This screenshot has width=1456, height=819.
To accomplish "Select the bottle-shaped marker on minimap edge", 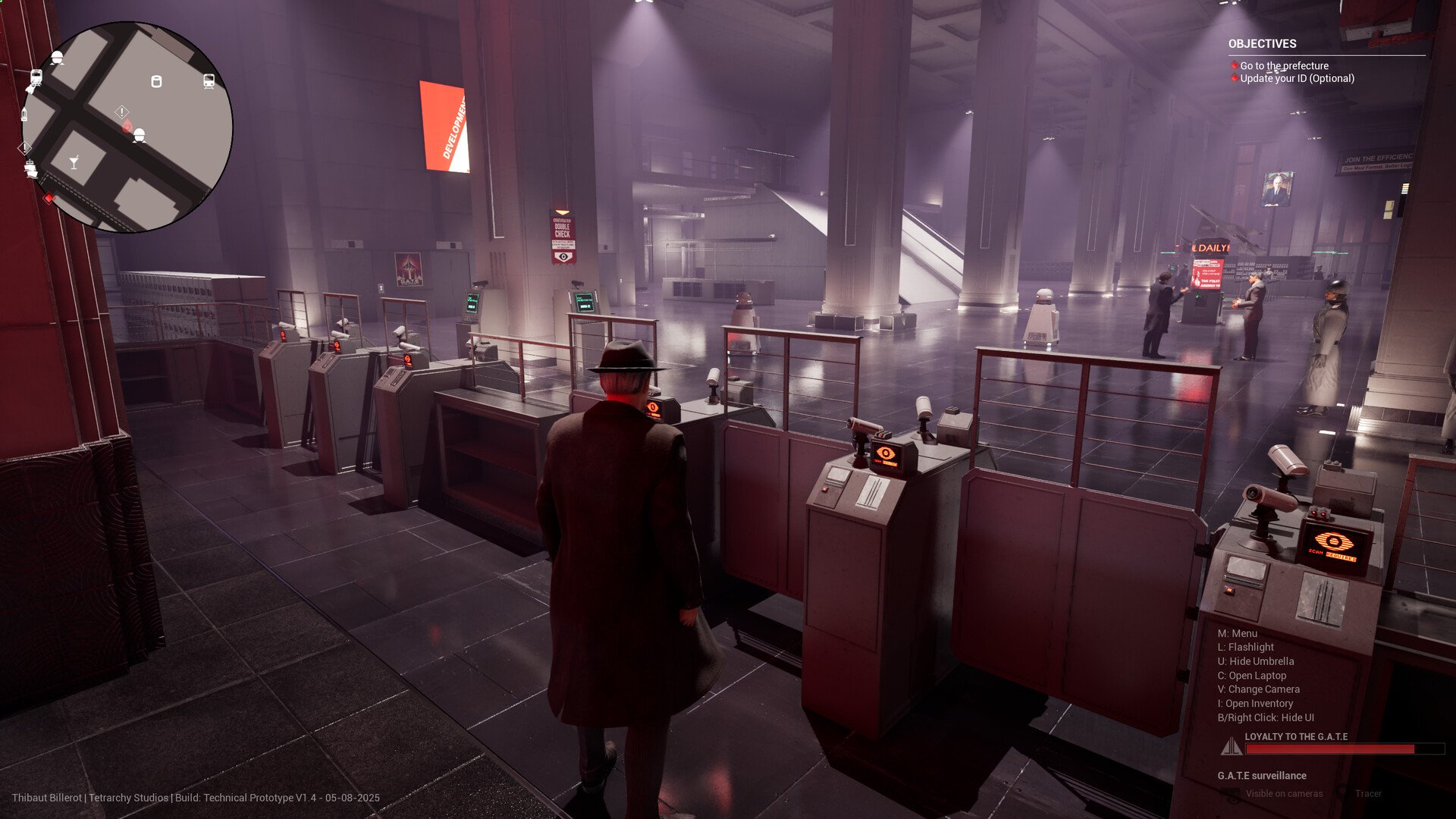I will tap(24, 115).
